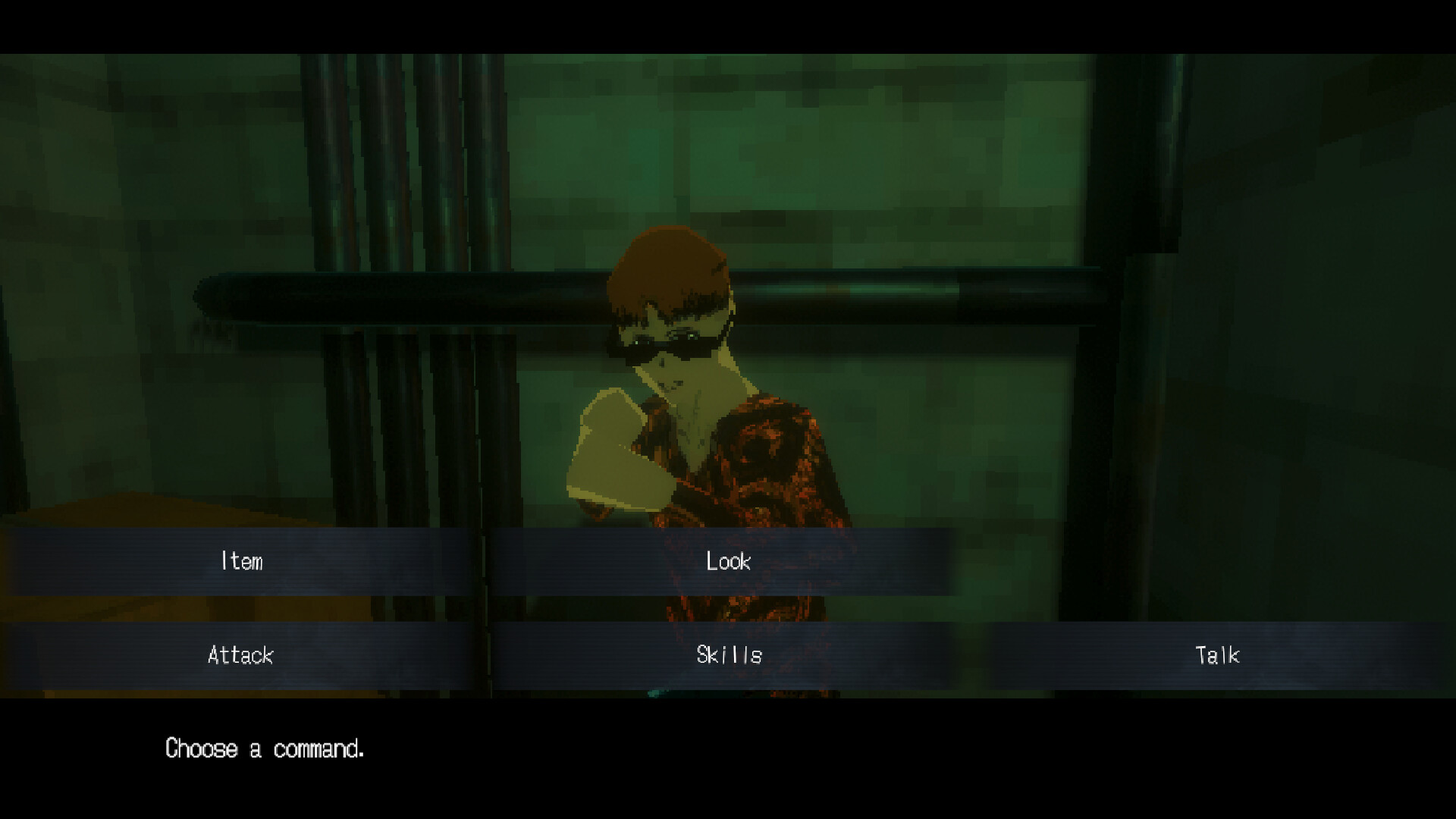The height and width of the screenshot is (819, 1456).
Task: Open the Skills command
Action: [726, 655]
